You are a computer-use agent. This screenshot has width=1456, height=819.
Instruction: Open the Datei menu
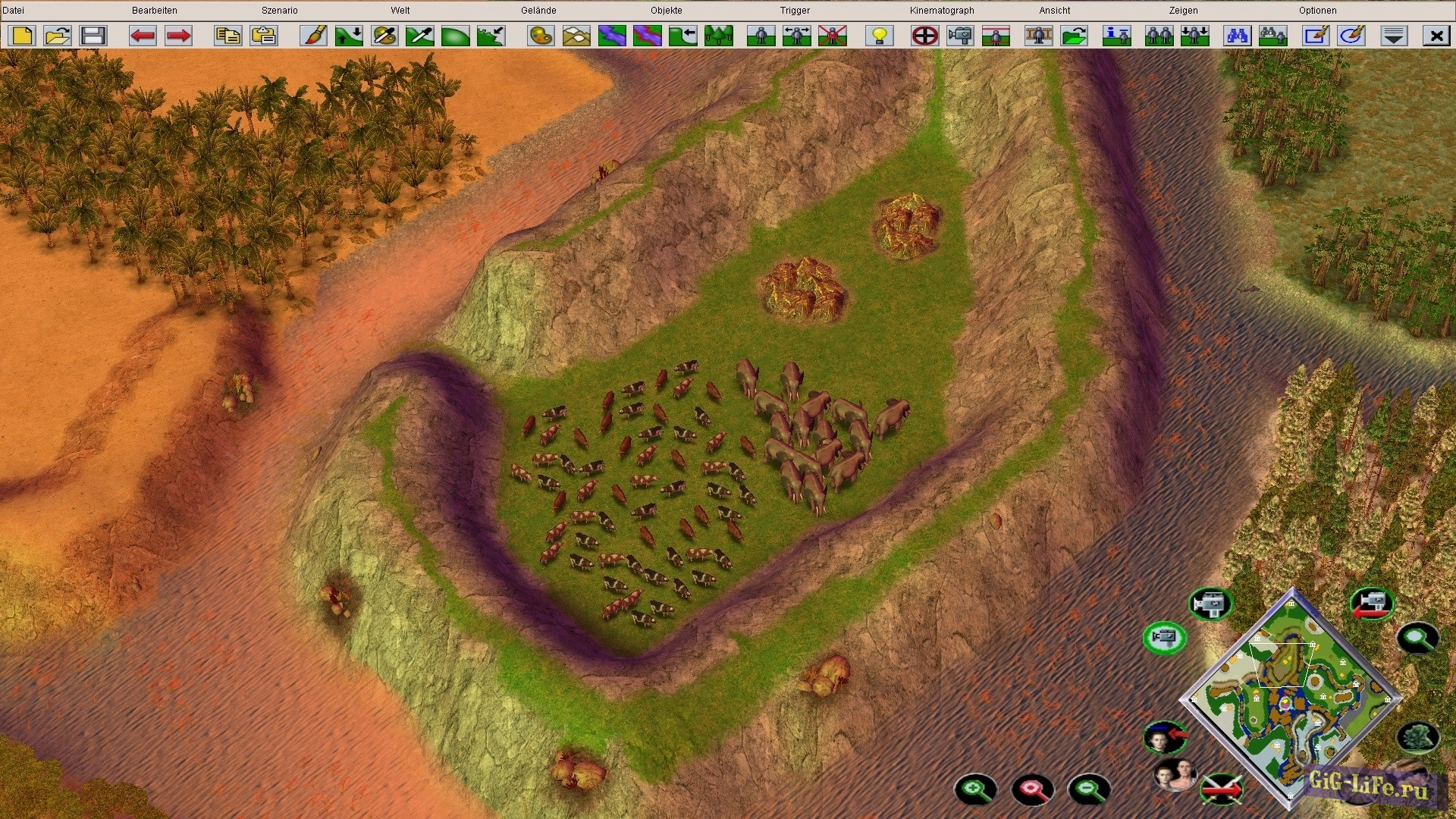(x=14, y=11)
